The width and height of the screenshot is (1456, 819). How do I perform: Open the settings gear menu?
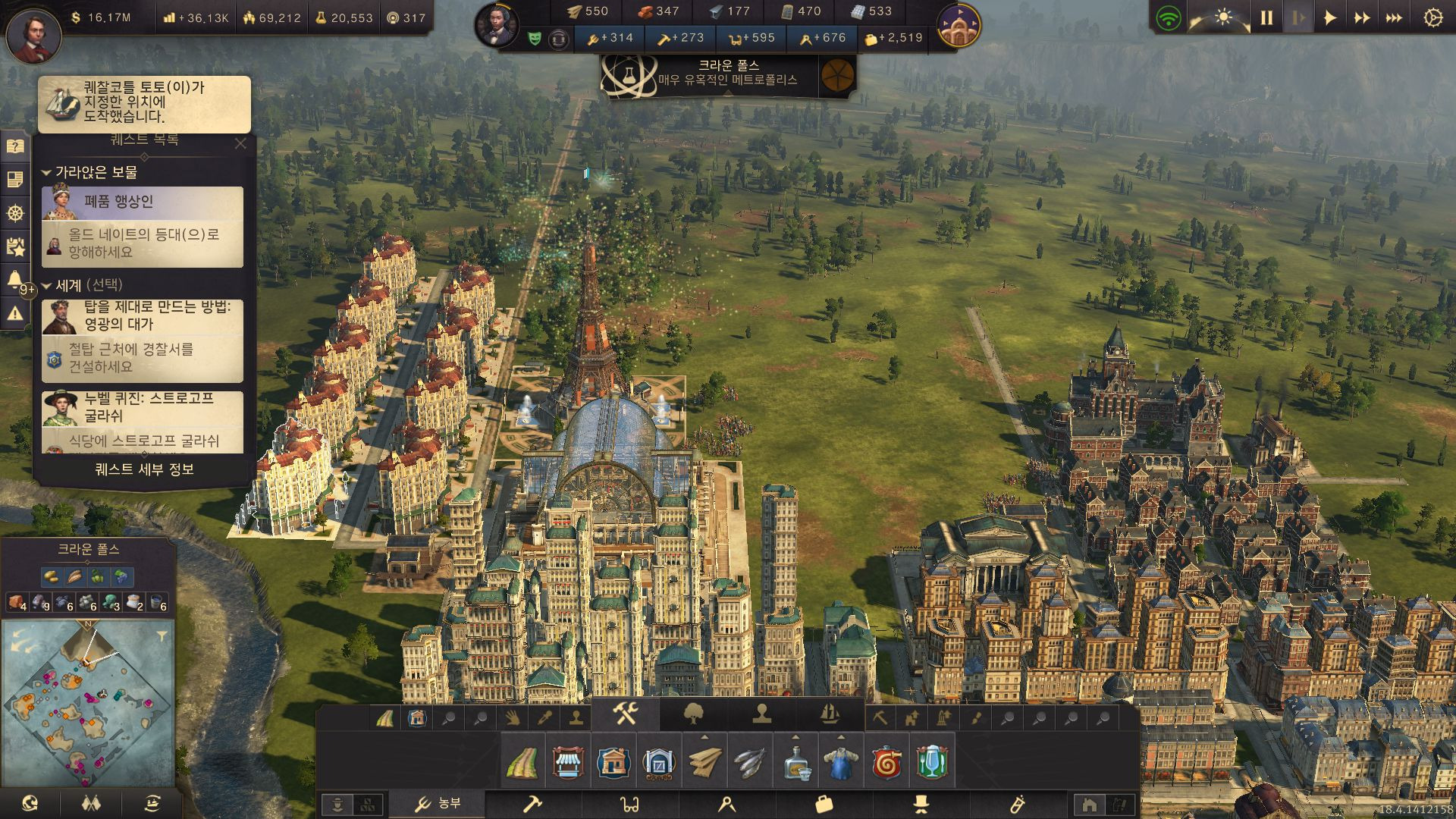[1432, 18]
